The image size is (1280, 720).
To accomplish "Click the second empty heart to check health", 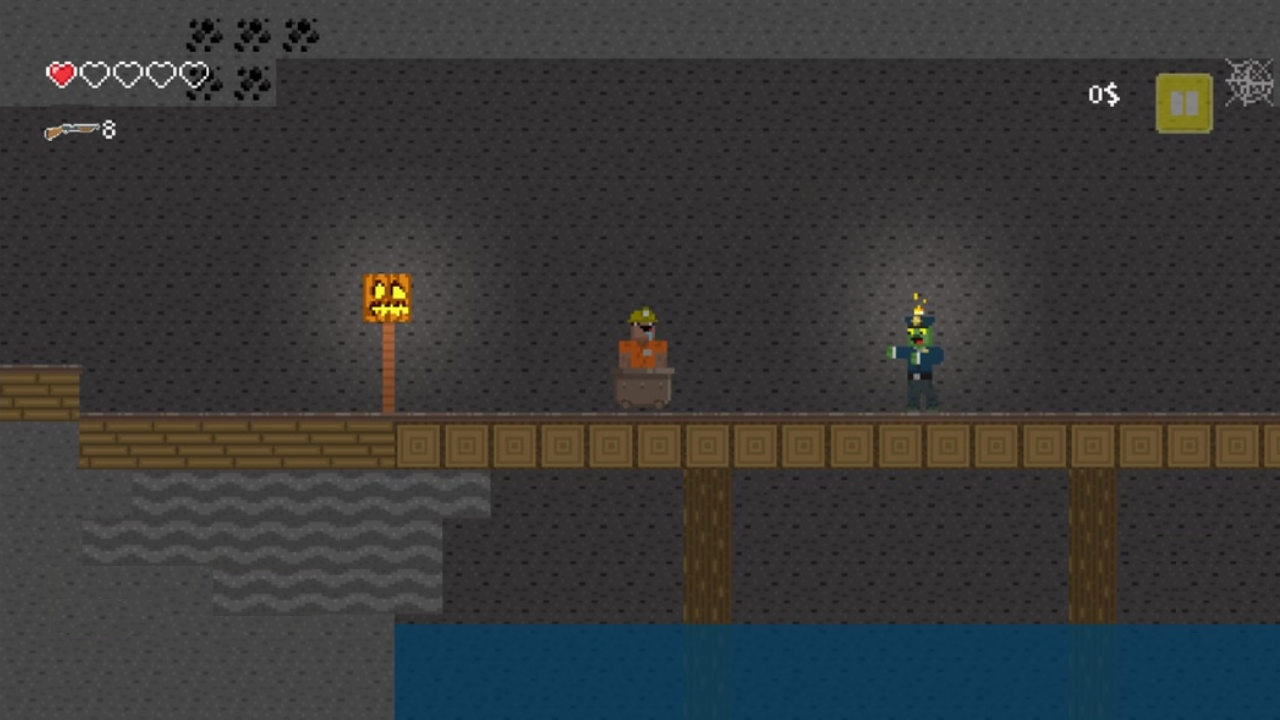I will click(94, 74).
